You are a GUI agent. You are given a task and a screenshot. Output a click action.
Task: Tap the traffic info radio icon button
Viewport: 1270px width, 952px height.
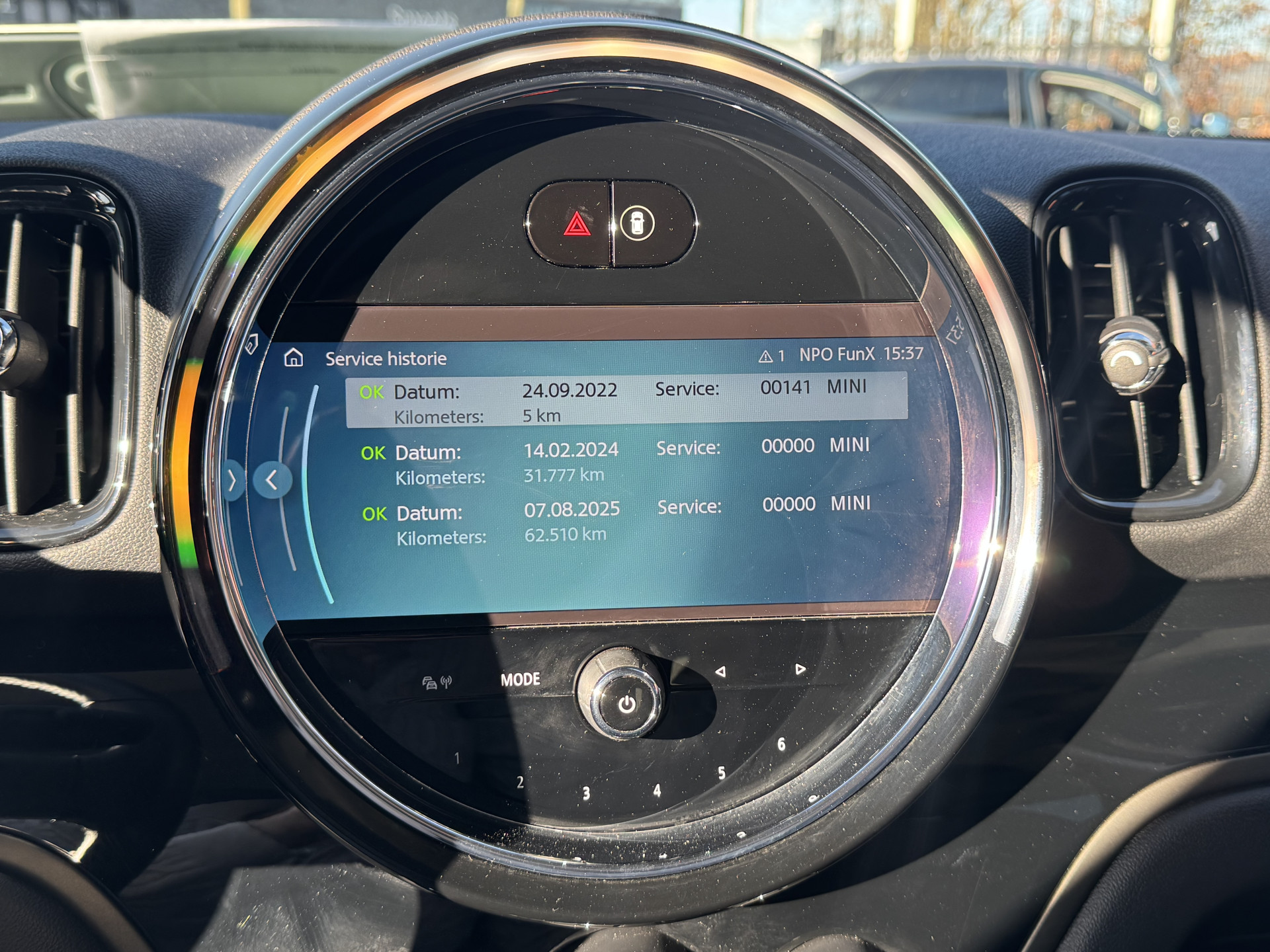437,682
